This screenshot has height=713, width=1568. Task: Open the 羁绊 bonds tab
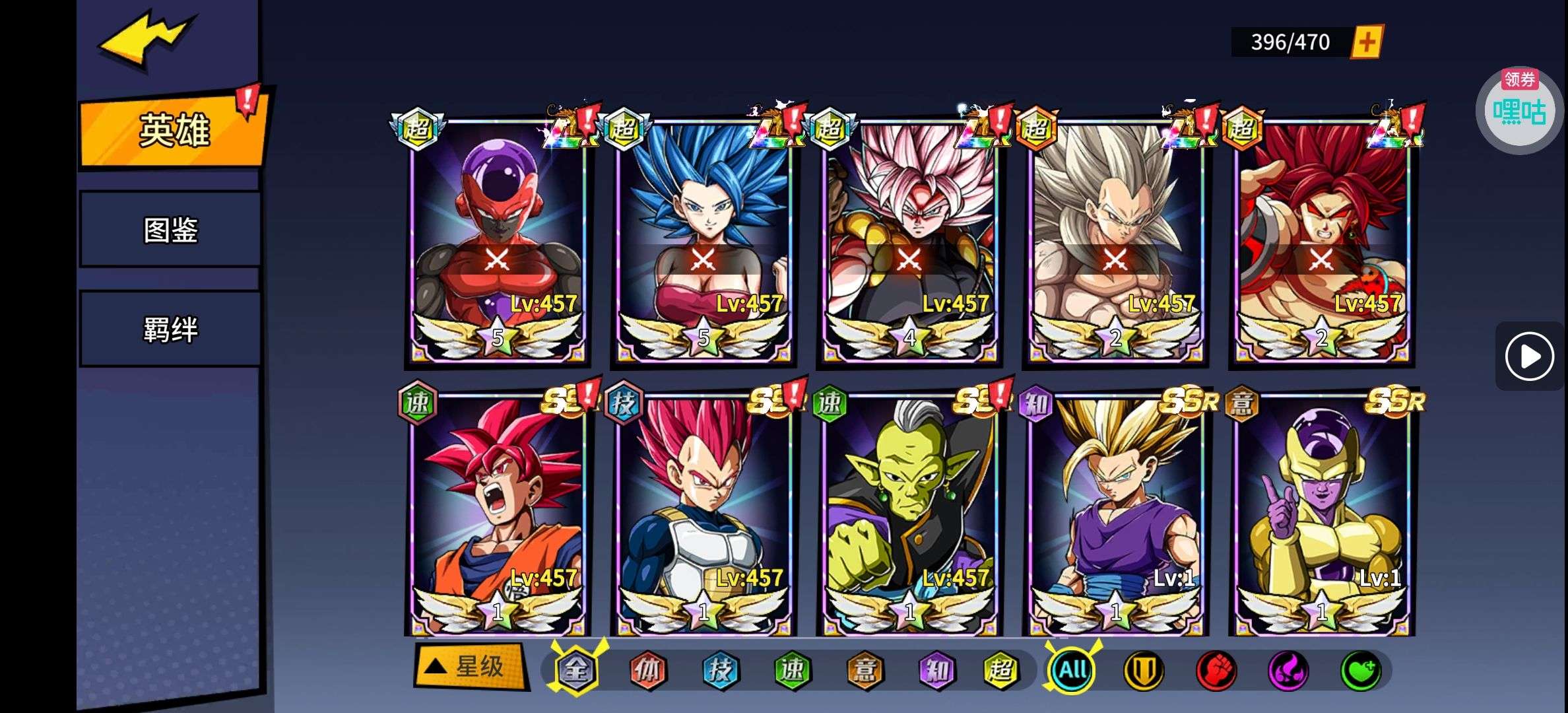(x=170, y=329)
